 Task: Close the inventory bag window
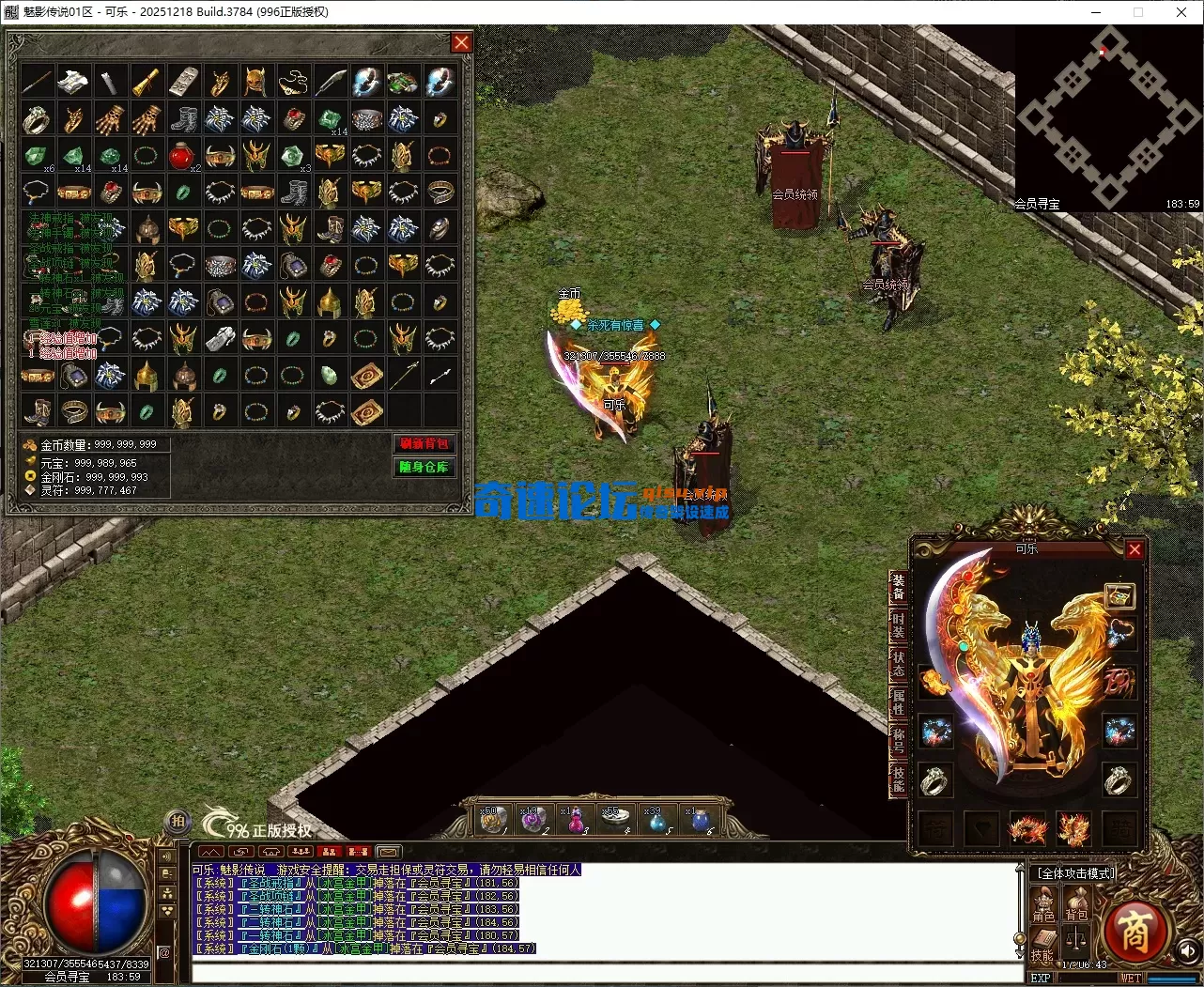click(x=461, y=42)
